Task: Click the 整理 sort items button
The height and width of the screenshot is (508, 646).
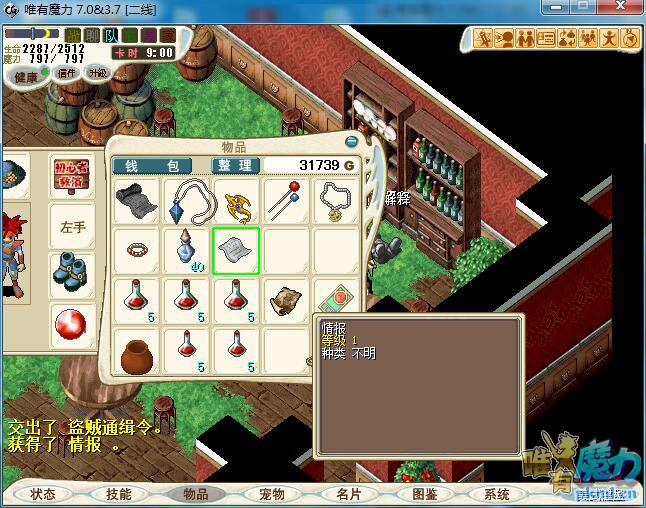Action: click(234, 165)
